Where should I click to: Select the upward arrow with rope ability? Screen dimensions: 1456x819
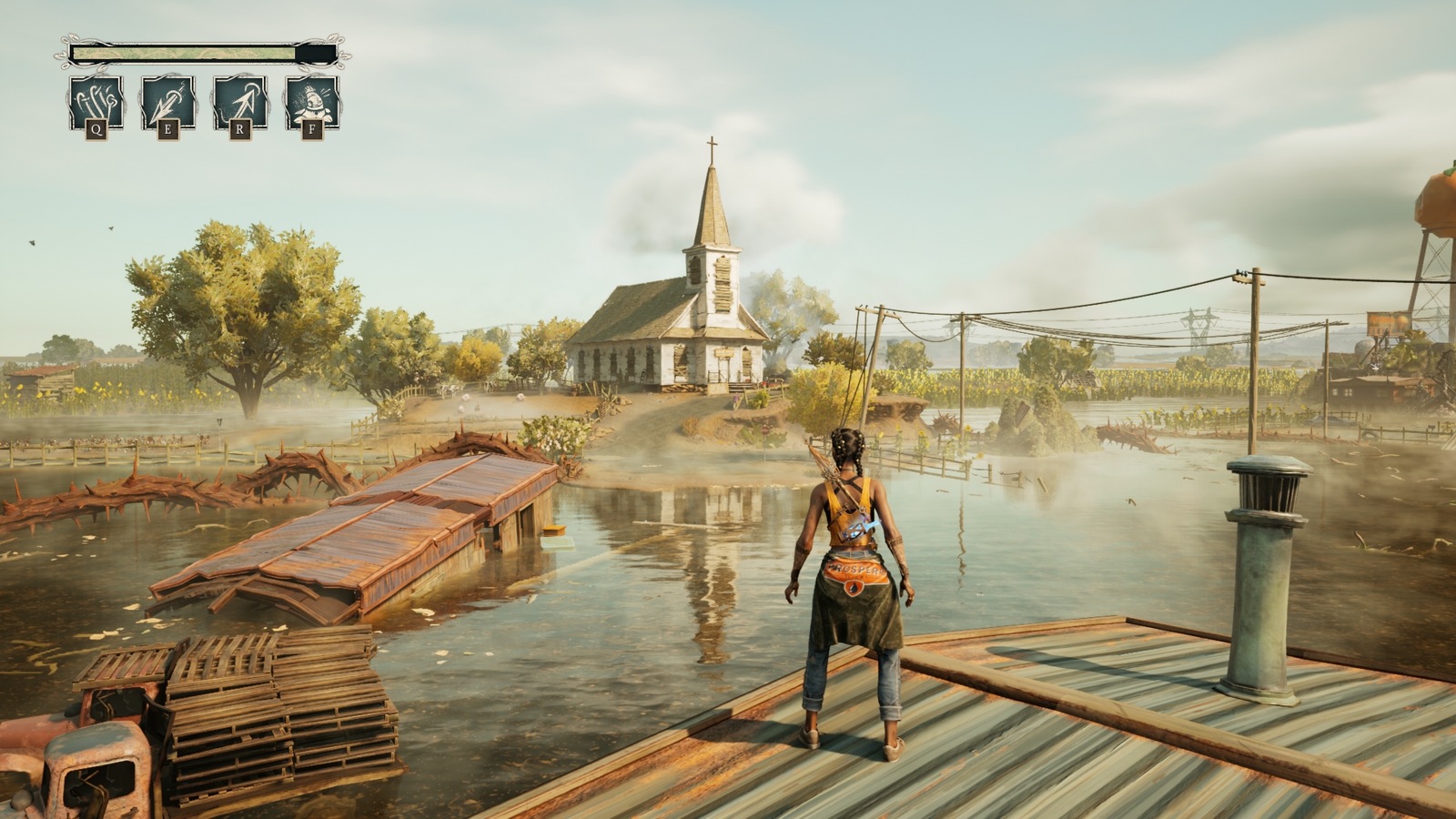tap(239, 102)
